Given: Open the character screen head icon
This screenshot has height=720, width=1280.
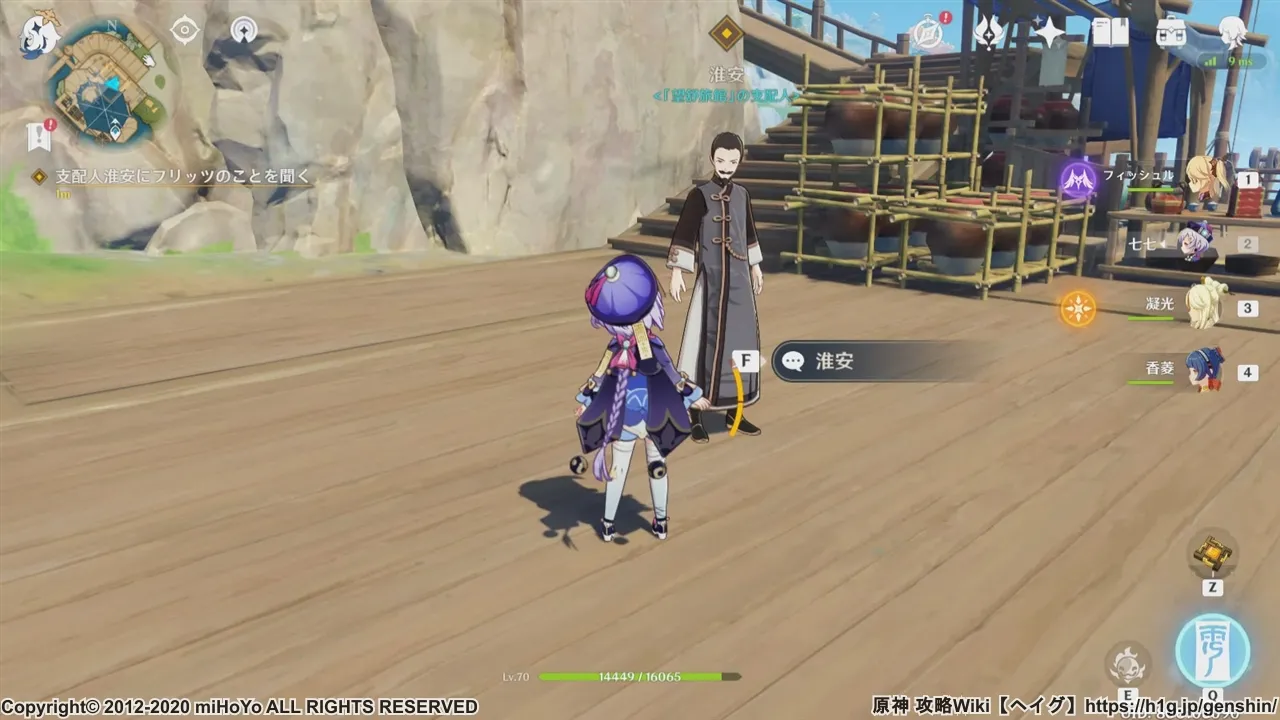Looking at the screenshot, I should 1232,33.
